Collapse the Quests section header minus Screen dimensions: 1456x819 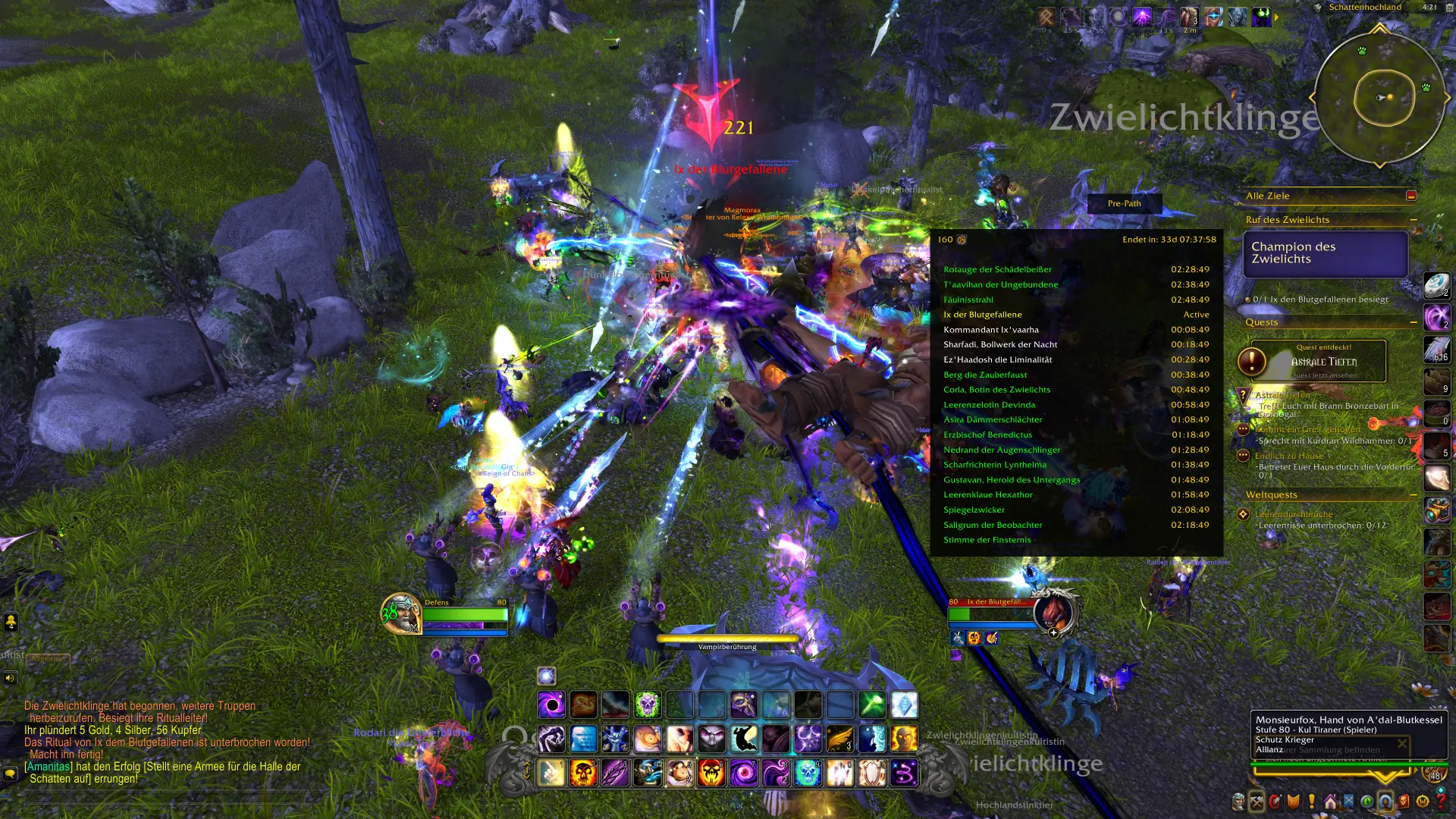(1412, 322)
